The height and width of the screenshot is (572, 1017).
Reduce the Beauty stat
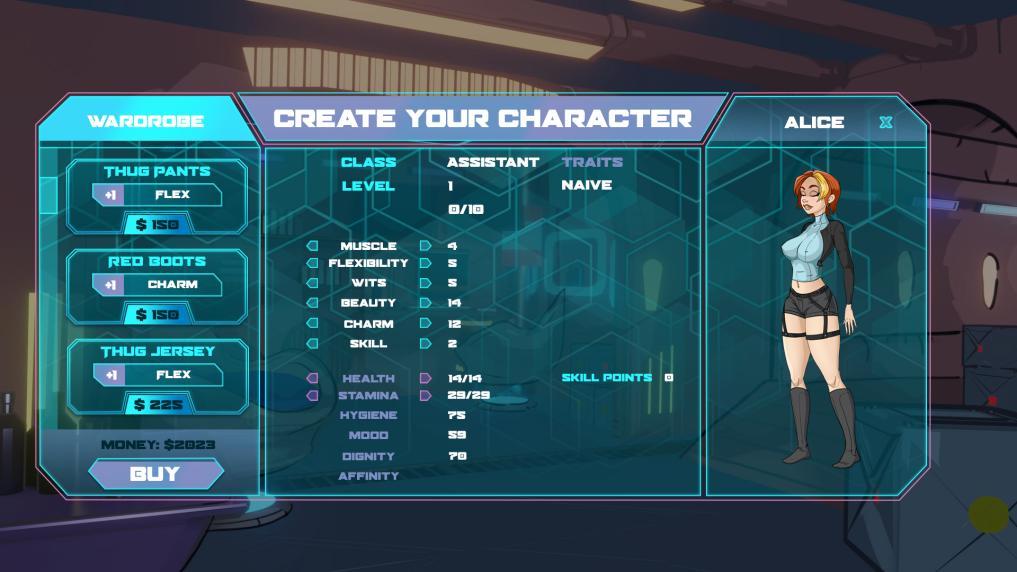tap(312, 303)
